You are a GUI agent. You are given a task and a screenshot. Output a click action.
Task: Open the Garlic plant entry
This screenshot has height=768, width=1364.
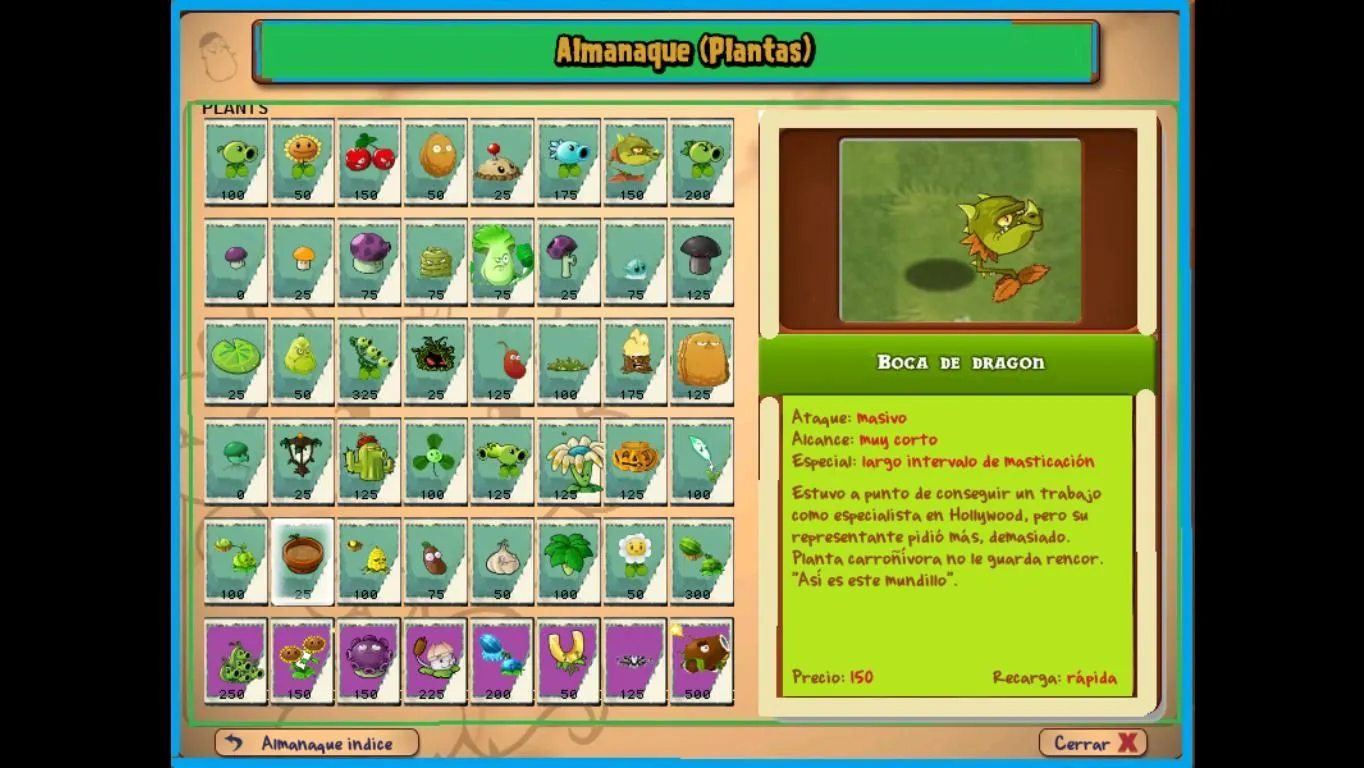coord(502,560)
